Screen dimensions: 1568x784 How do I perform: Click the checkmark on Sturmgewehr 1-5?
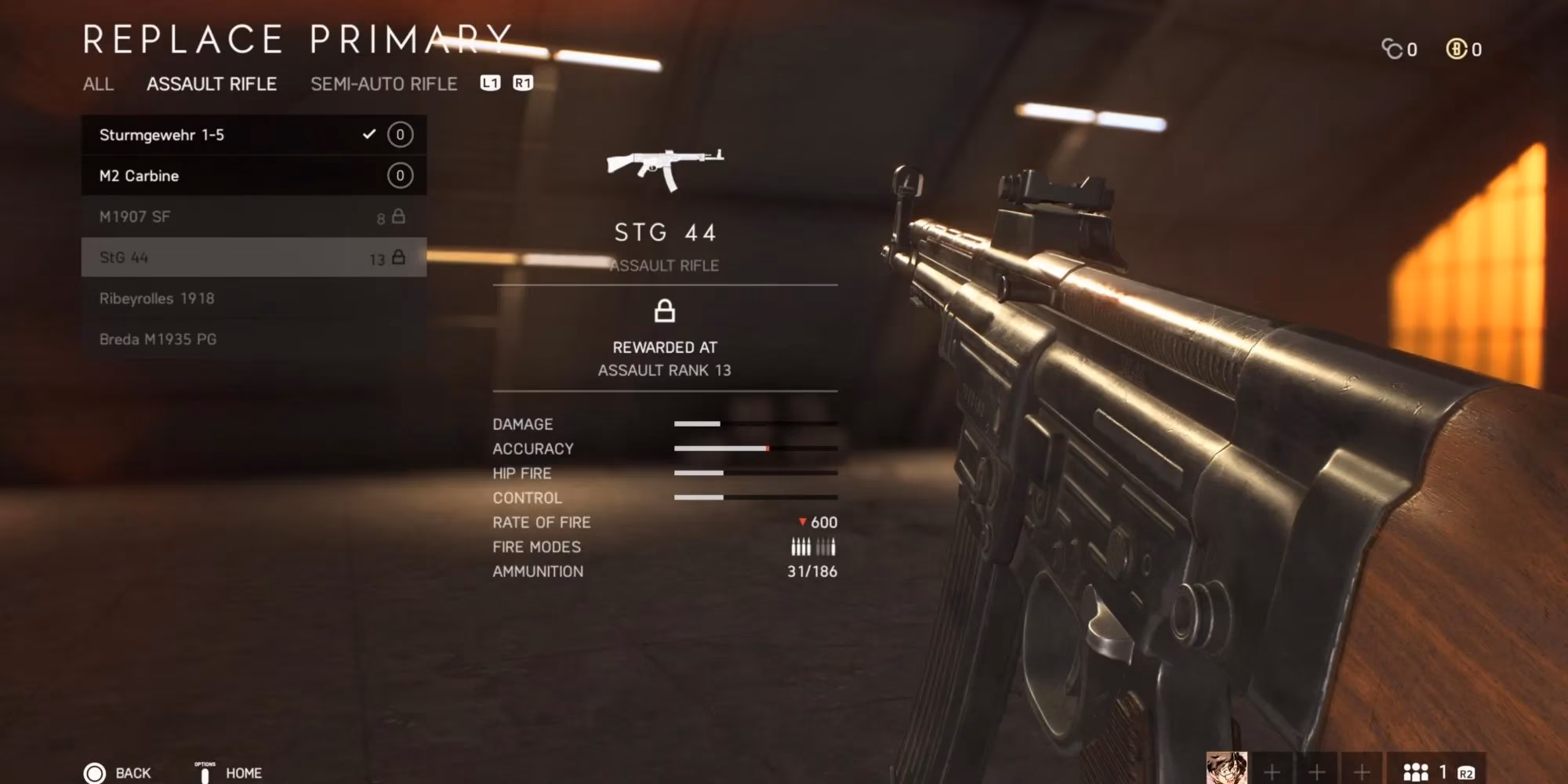coord(368,134)
